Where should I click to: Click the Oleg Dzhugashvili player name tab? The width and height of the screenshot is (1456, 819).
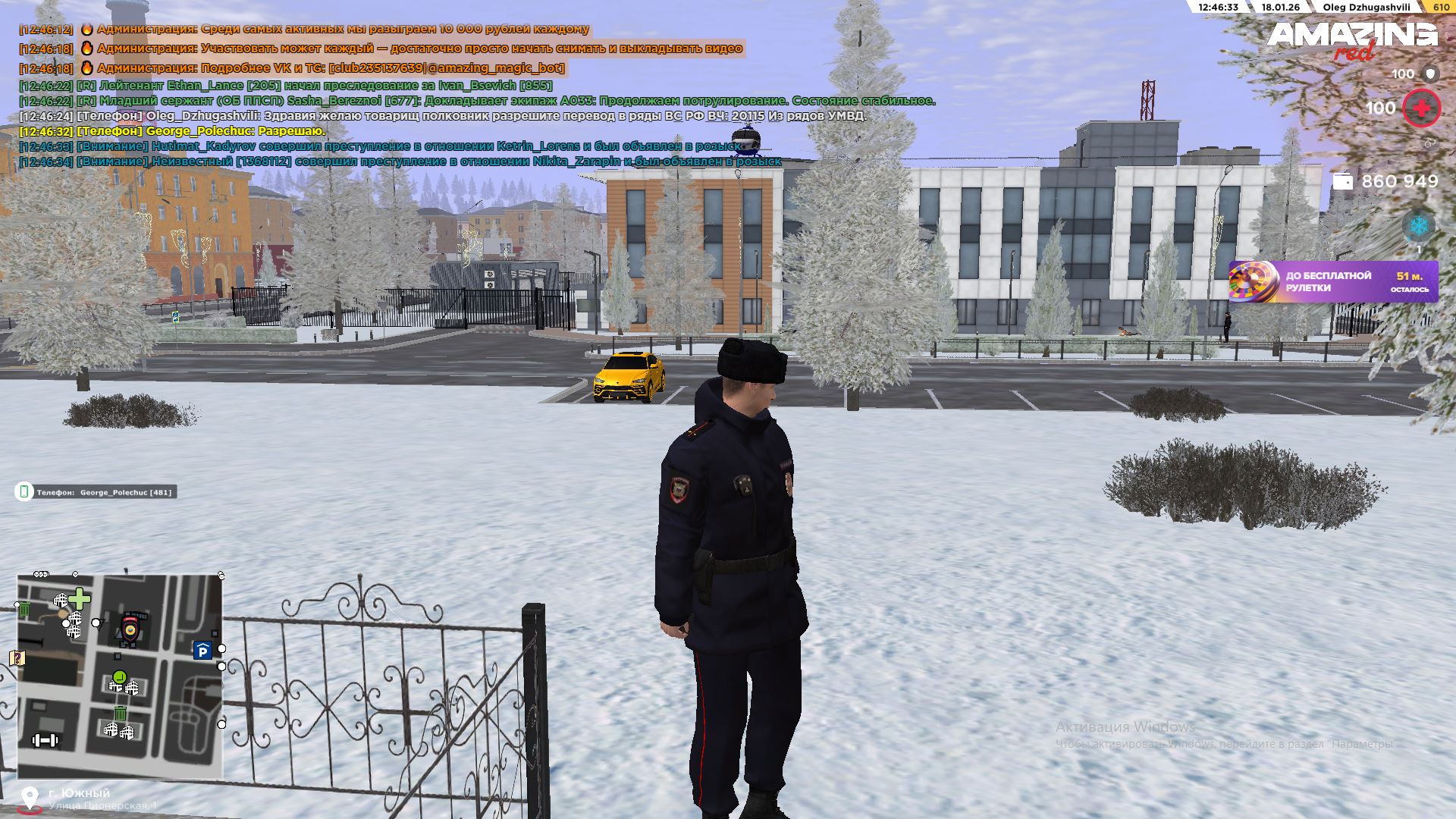tap(1367, 8)
